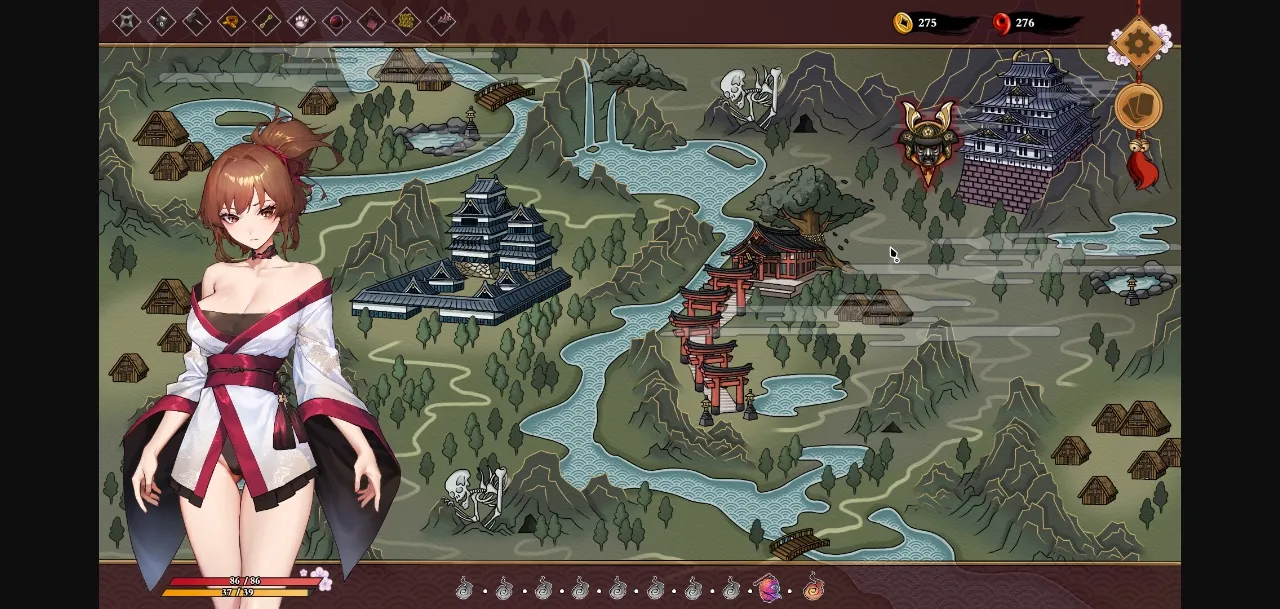Open the gear settings menu

[1138, 42]
